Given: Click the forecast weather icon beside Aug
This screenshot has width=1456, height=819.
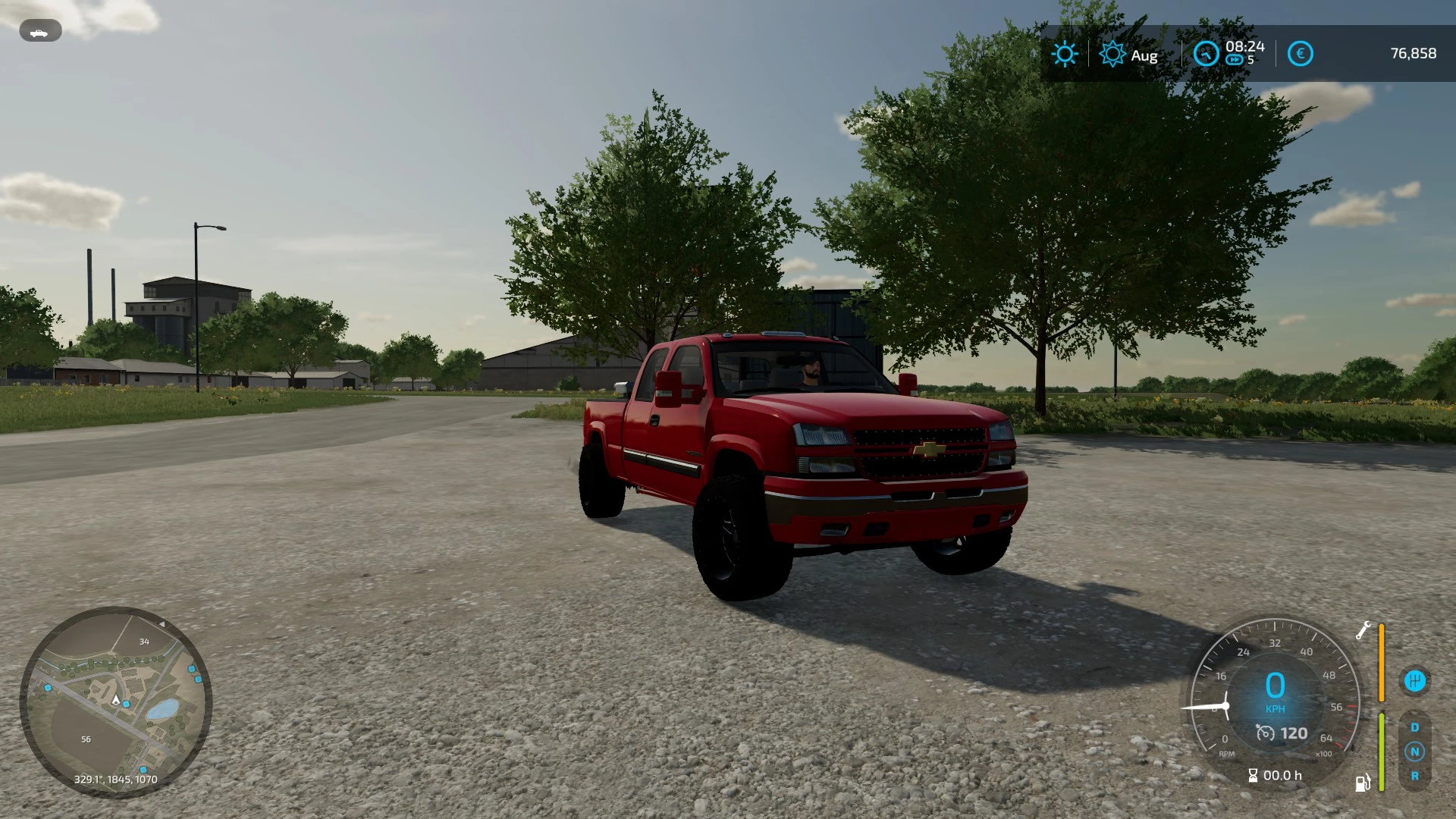Looking at the screenshot, I should 1112,54.
